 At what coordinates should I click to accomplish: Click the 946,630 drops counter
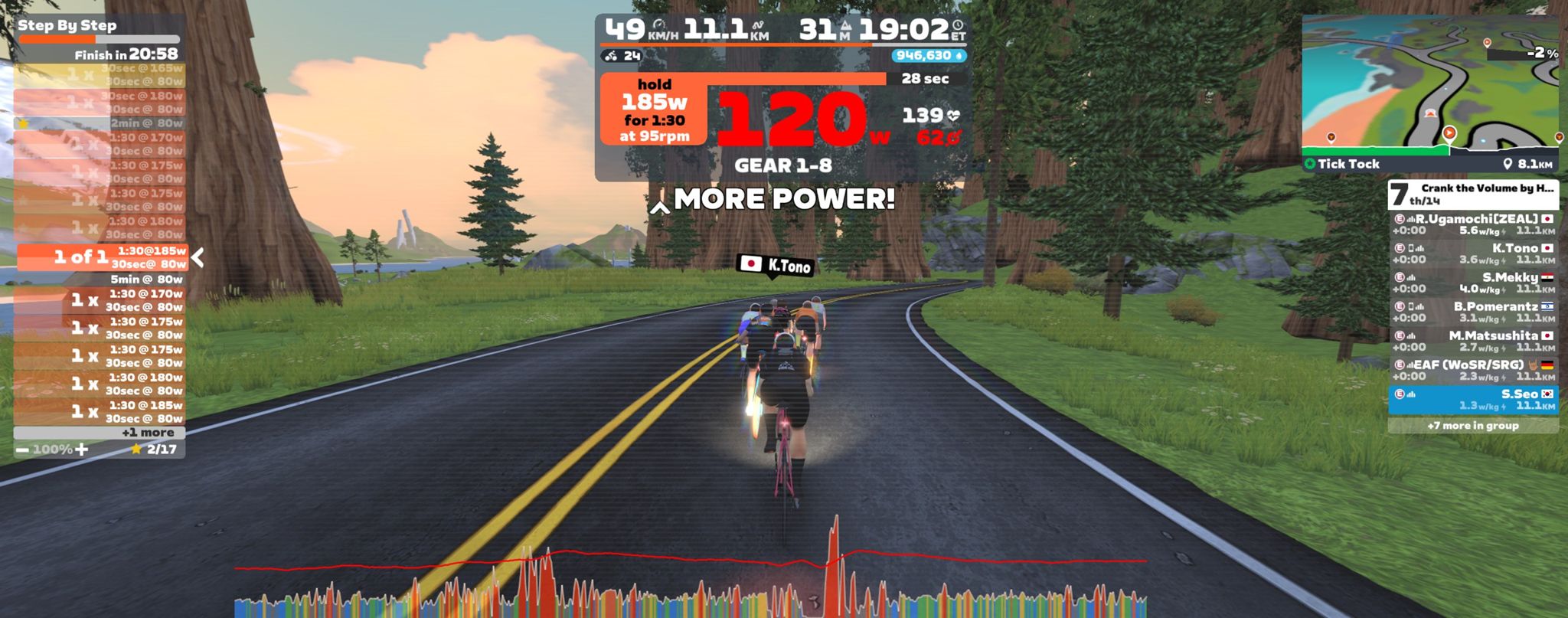coord(928,56)
